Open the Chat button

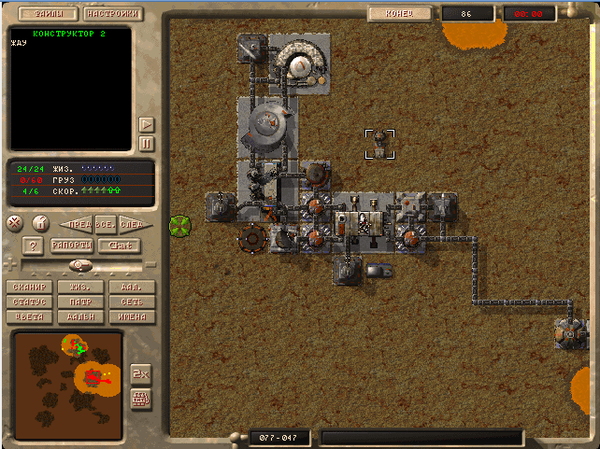119,245
